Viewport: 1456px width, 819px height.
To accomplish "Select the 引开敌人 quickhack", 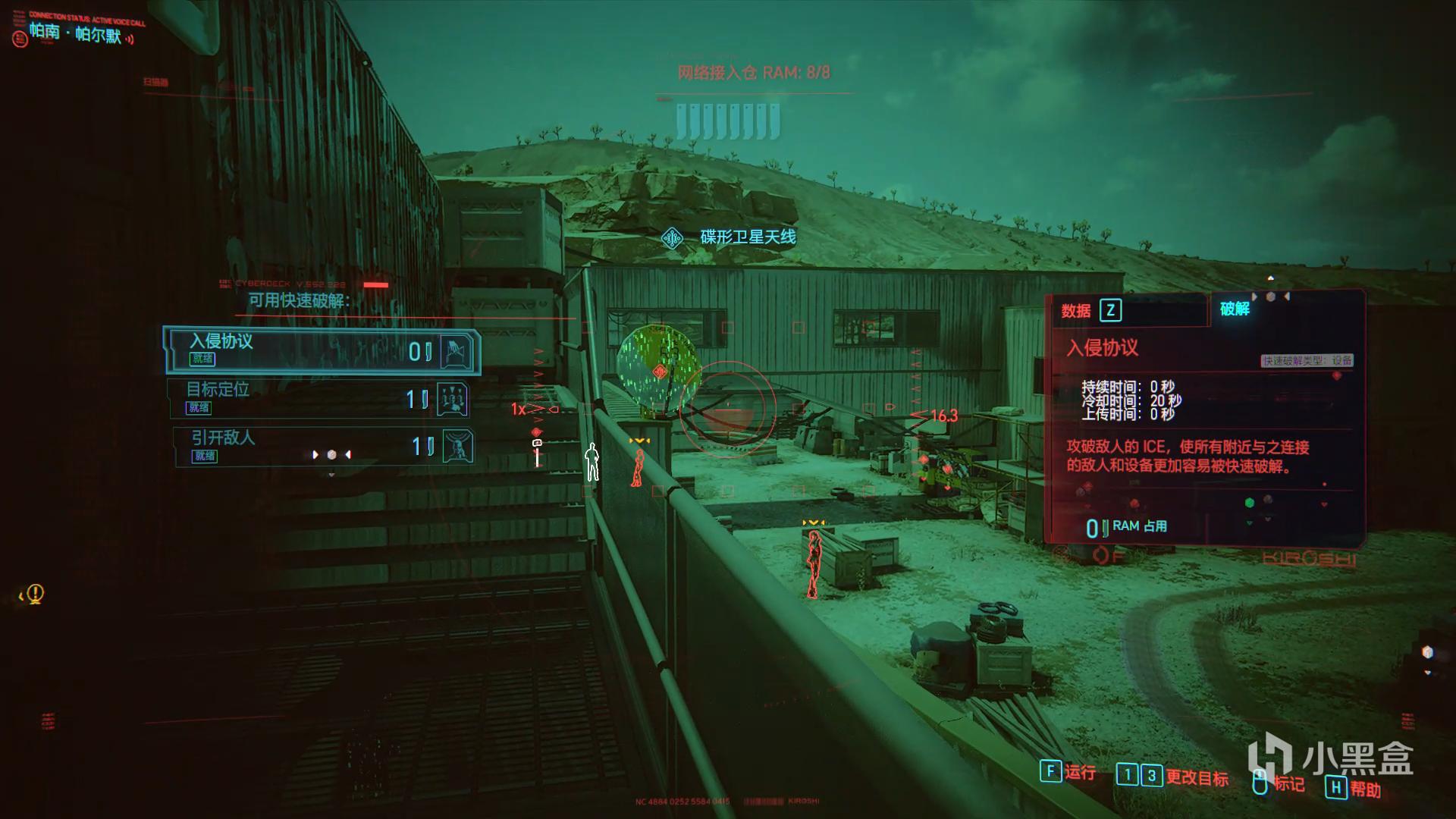I will [x=322, y=446].
